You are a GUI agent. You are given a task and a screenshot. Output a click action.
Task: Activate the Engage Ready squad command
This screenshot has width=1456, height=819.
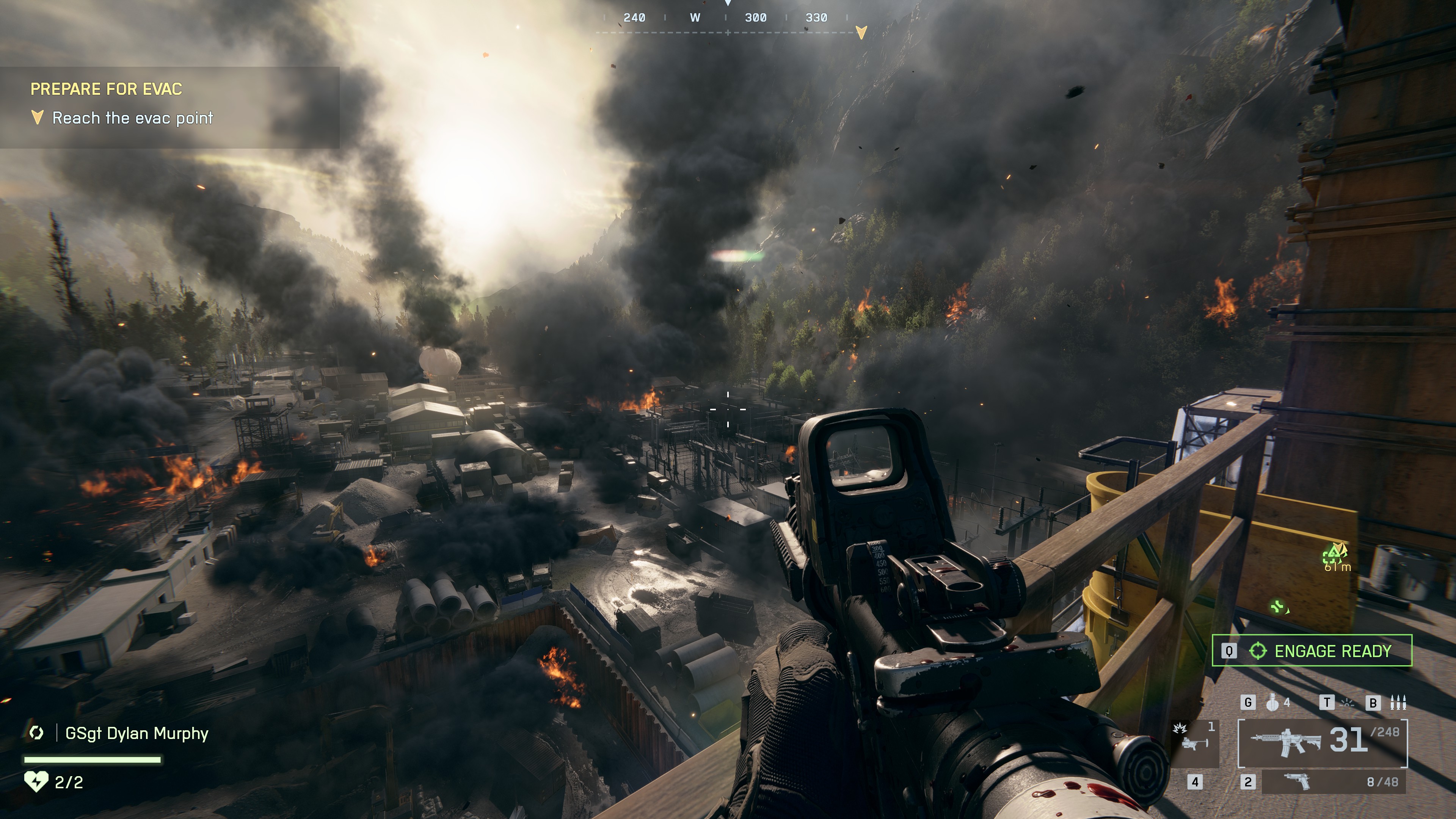tap(1311, 651)
